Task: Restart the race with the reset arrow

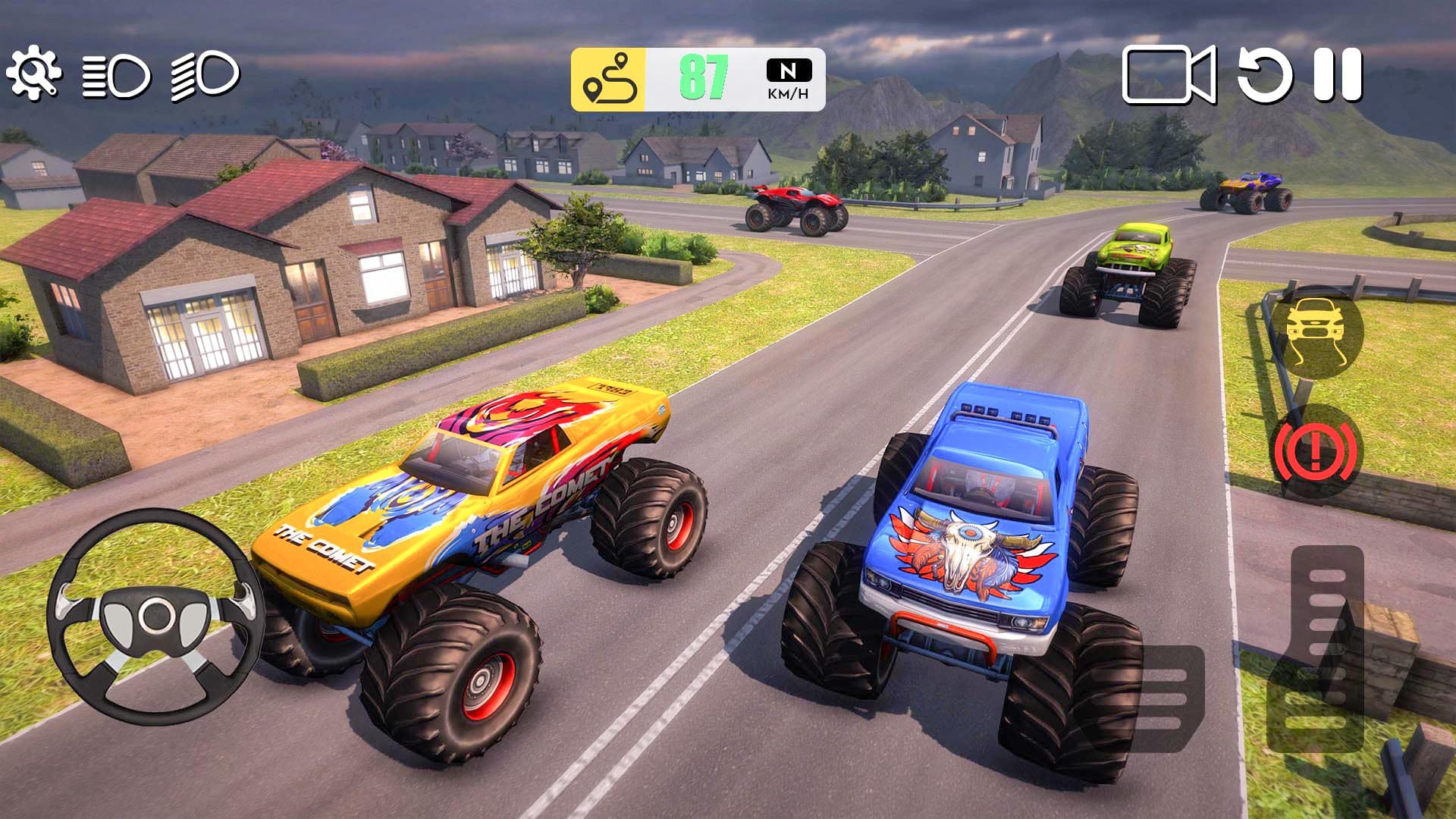Action: 1265,76
